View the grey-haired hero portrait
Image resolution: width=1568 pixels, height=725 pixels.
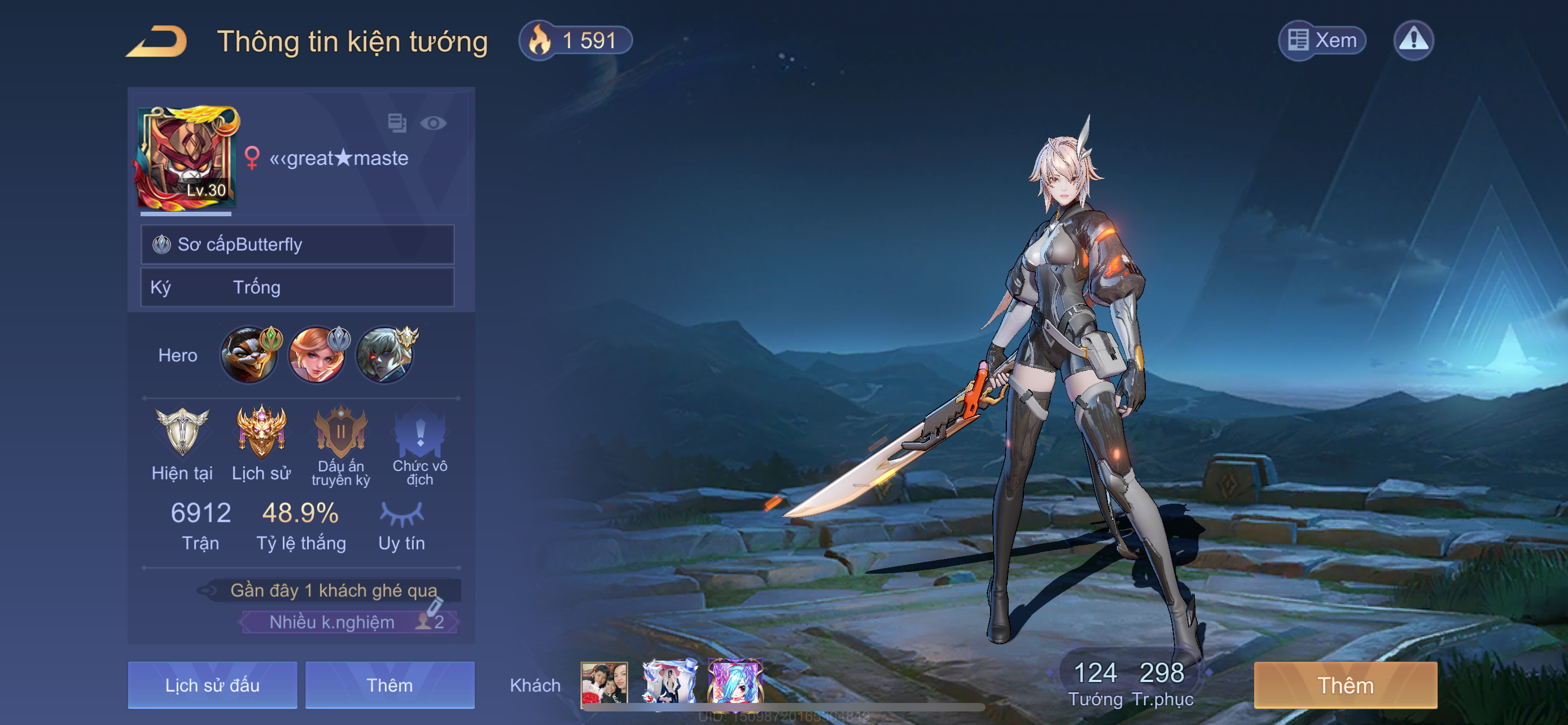385,355
